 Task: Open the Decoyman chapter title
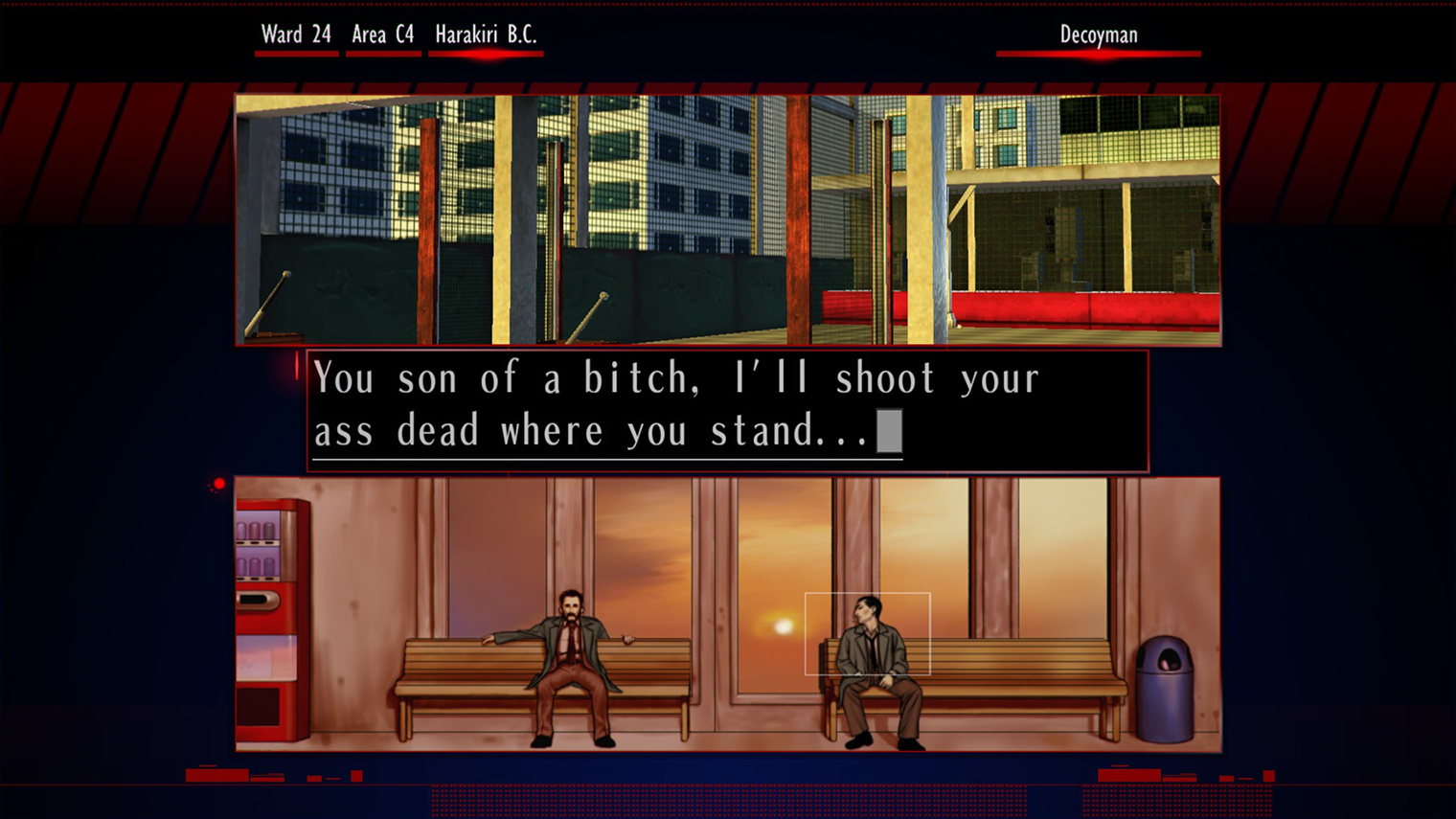pos(1098,34)
